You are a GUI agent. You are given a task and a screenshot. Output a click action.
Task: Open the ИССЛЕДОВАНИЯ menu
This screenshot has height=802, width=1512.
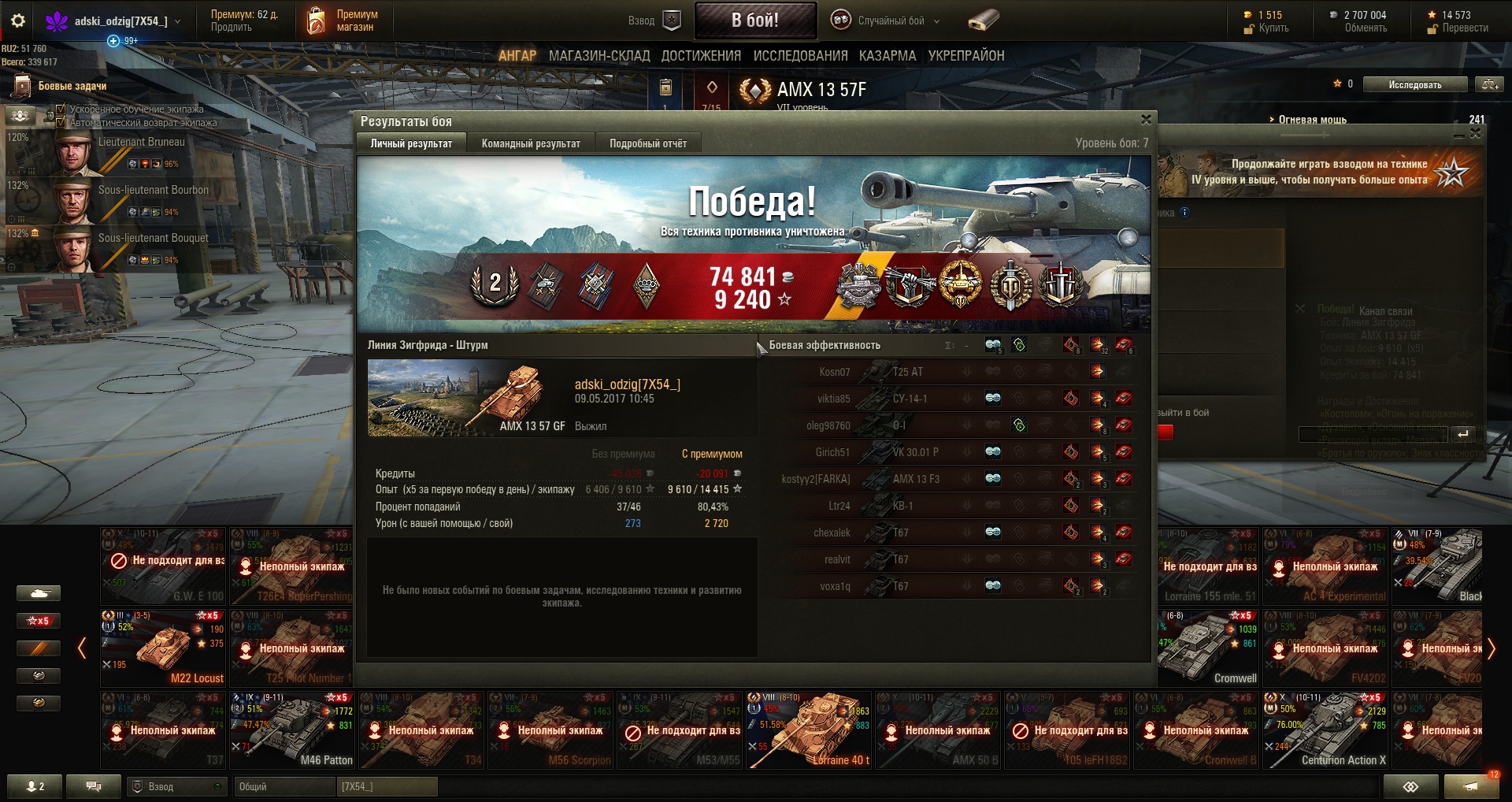click(800, 56)
